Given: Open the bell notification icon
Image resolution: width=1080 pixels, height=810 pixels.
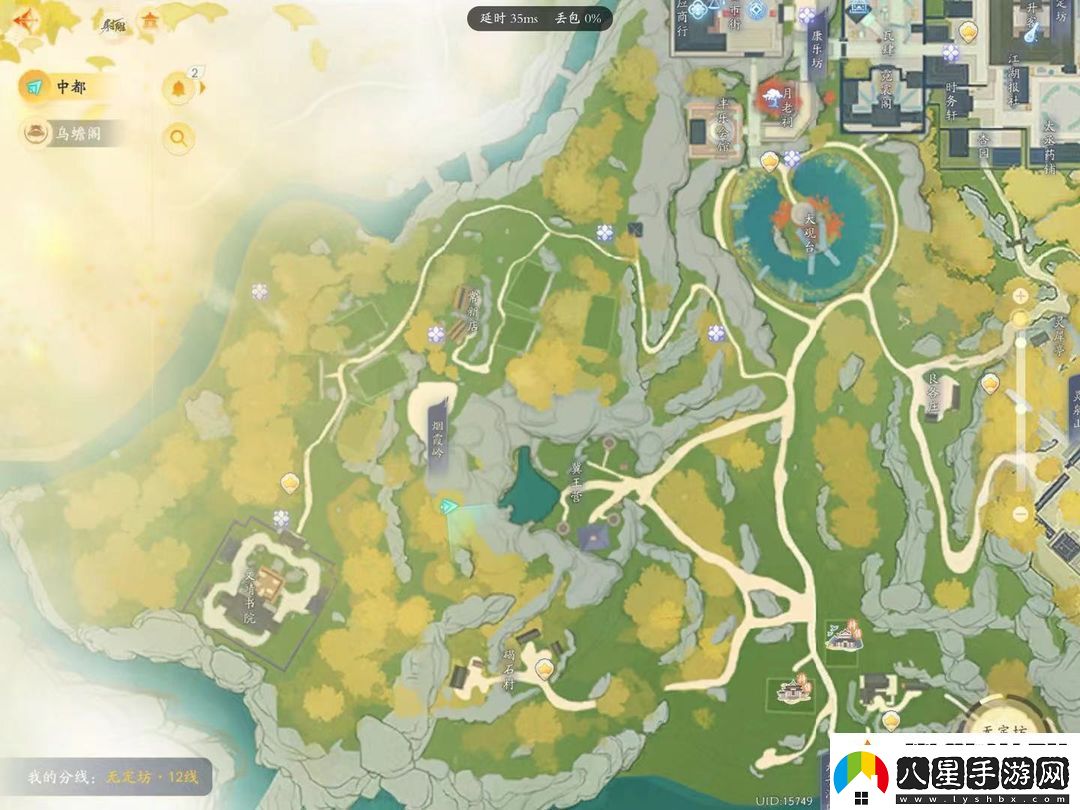Looking at the screenshot, I should point(179,89).
